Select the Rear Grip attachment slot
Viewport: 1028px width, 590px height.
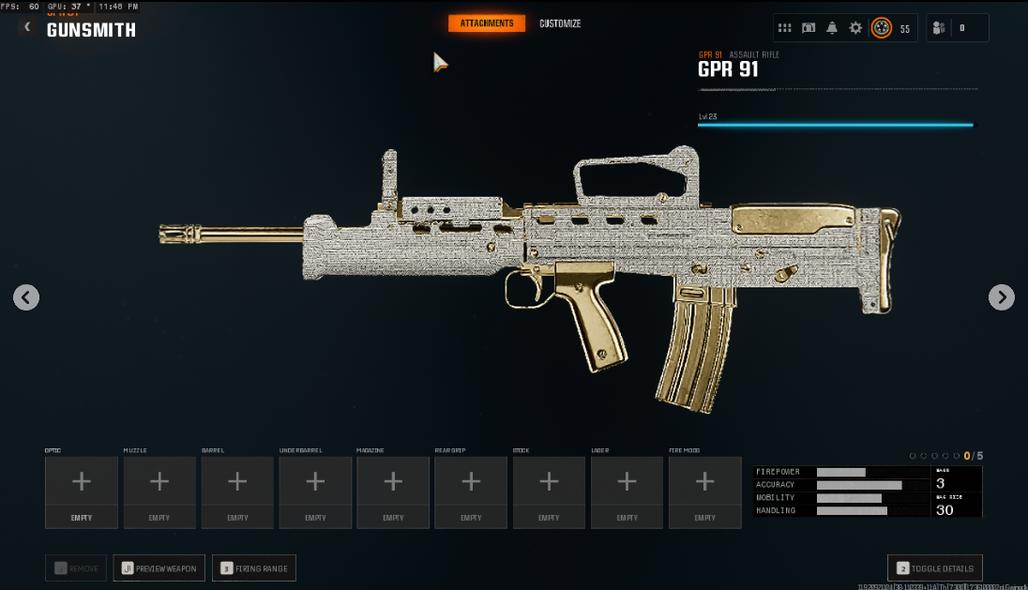471,492
